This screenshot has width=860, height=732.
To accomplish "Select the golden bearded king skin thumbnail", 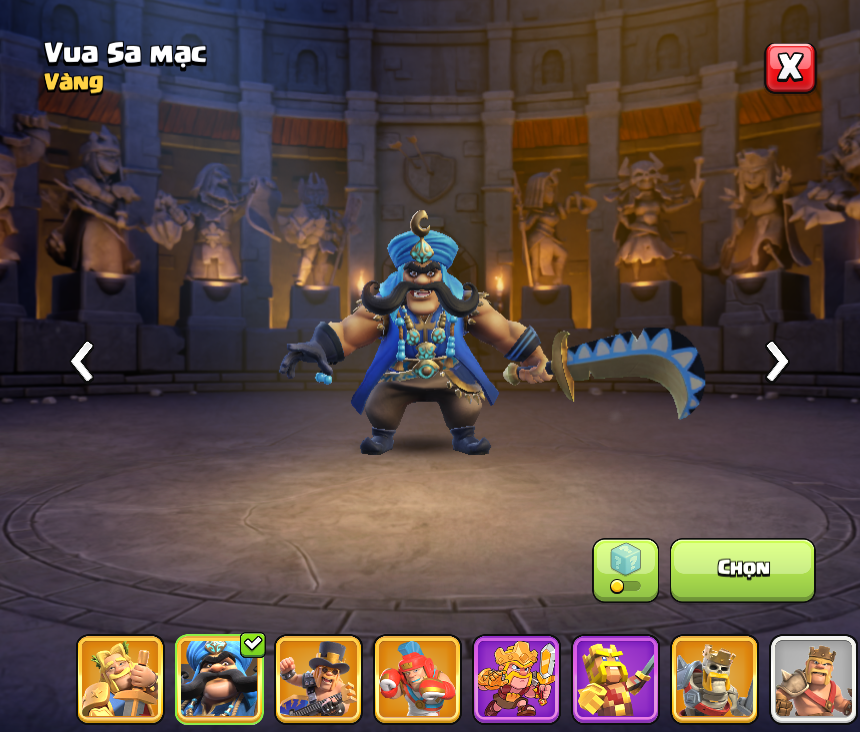I will click(120, 679).
